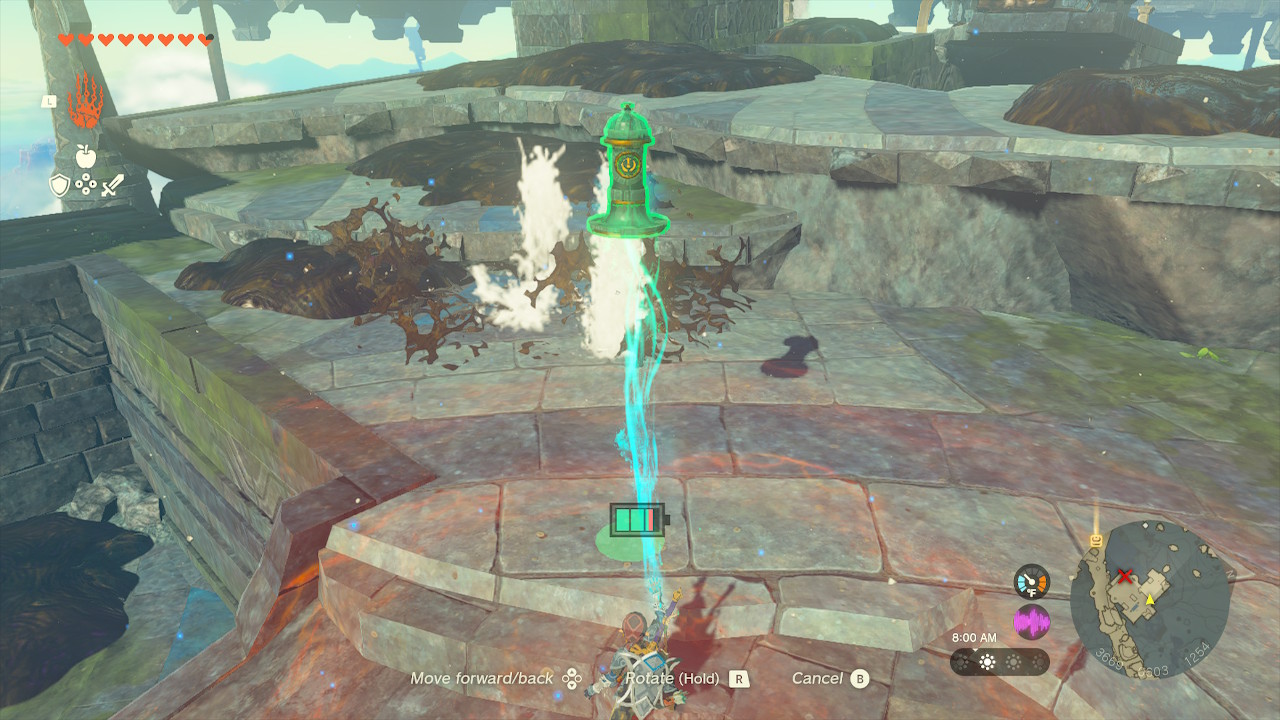Click the red X map marker
The width and height of the screenshot is (1280, 720).
click(1124, 577)
